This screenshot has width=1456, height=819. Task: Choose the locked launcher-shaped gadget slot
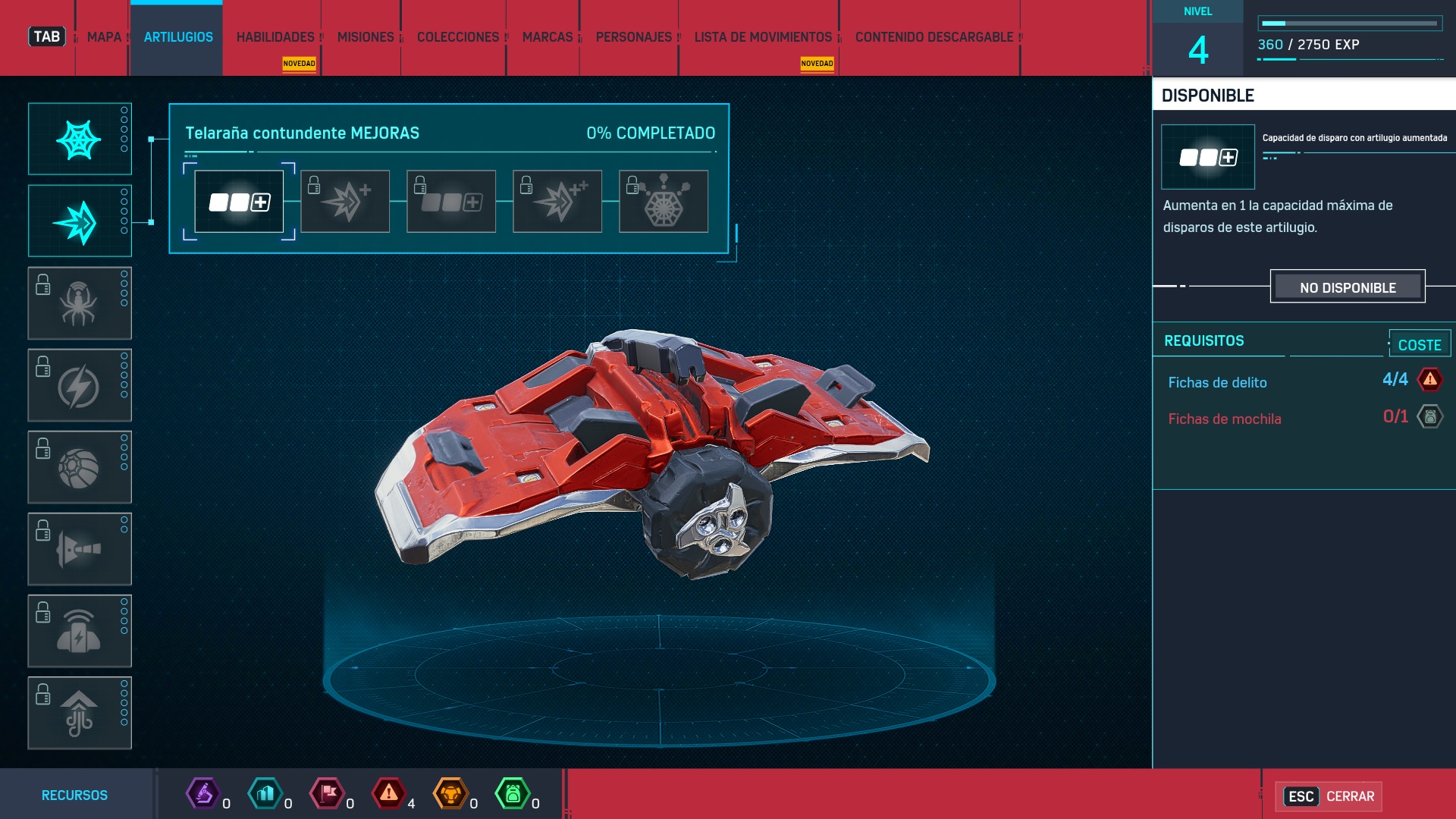80,549
